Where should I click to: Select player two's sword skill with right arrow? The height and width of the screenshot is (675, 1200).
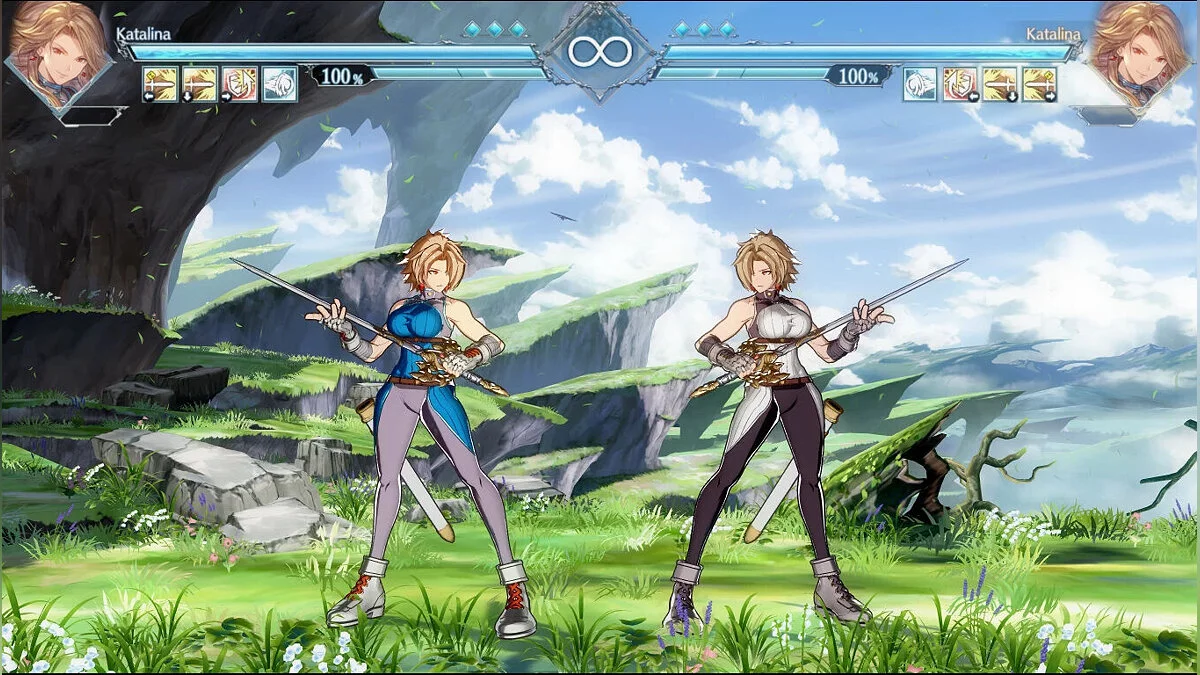pyautogui.click(x=1040, y=84)
